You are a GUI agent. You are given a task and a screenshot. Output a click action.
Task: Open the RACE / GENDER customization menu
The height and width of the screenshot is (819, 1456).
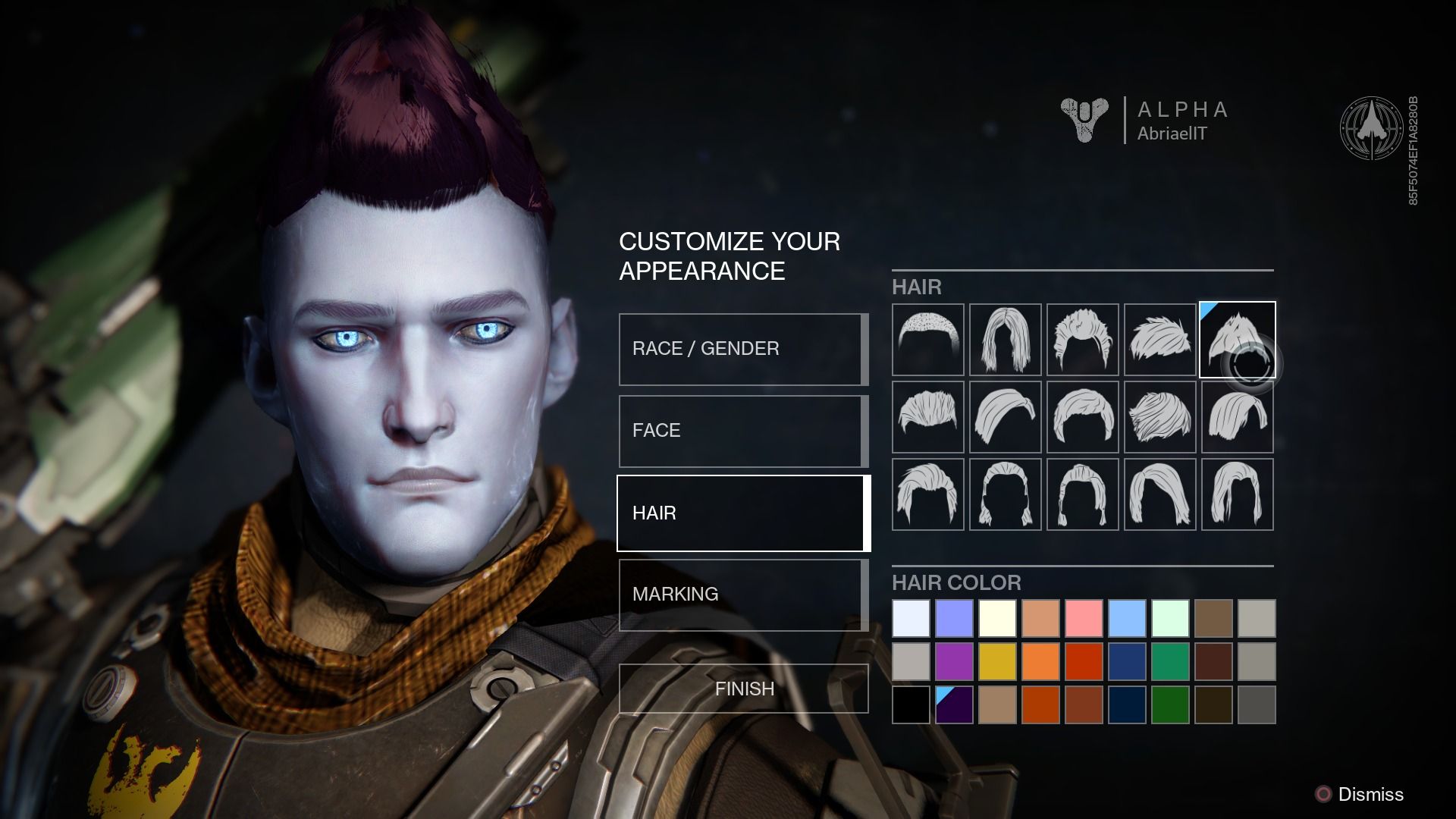click(742, 348)
